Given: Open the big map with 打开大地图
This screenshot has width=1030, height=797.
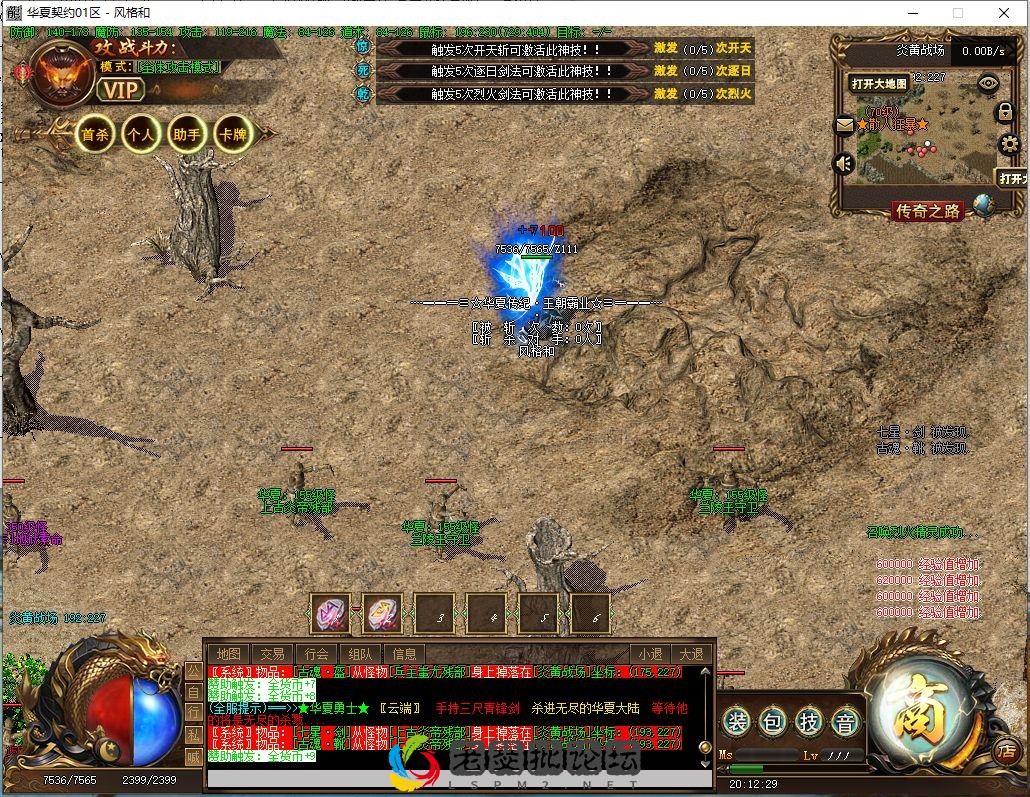Looking at the screenshot, I should [x=879, y=84].
